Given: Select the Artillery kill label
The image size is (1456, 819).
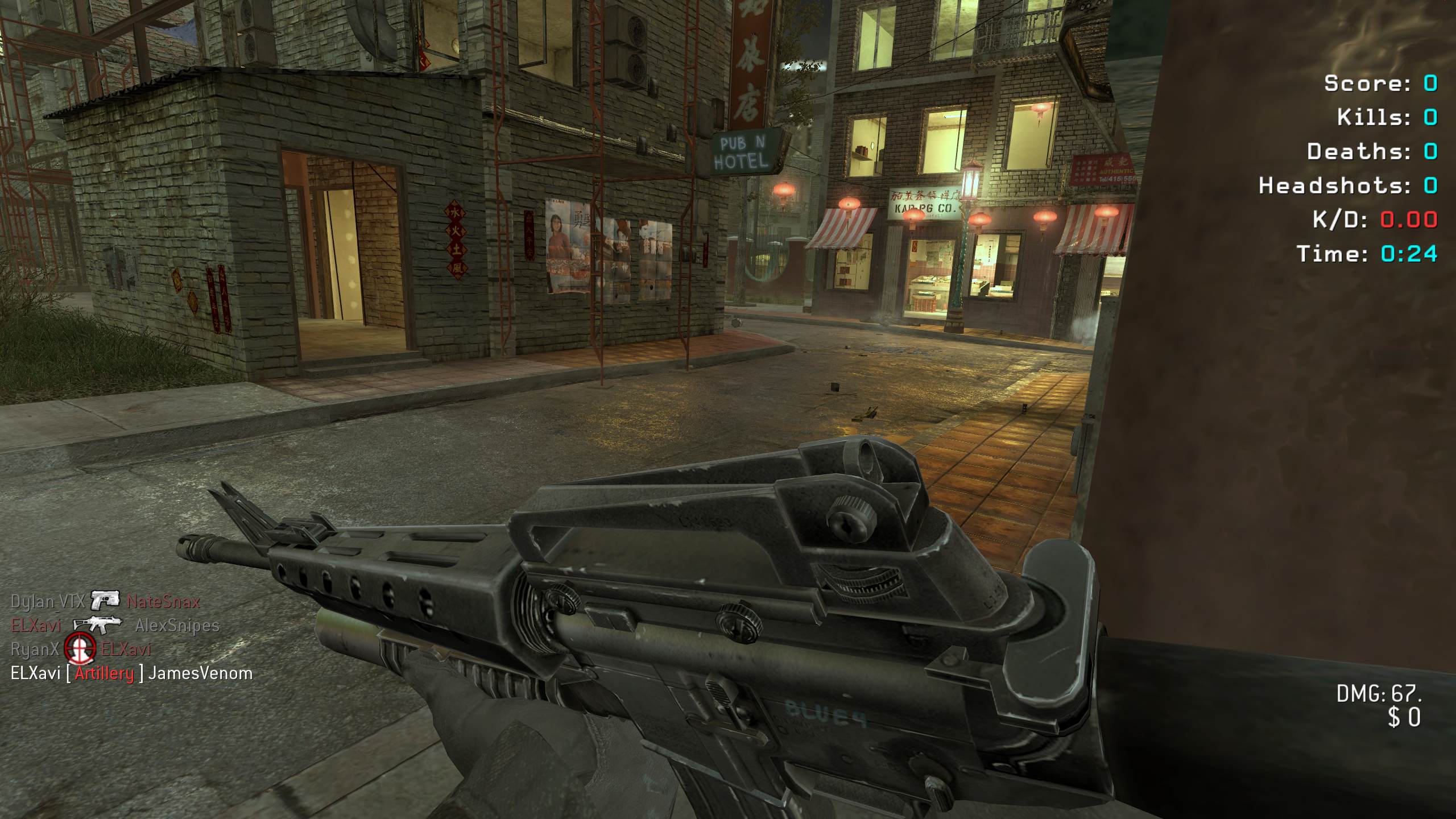Looking at the screenshot, I should coord(104,673).
